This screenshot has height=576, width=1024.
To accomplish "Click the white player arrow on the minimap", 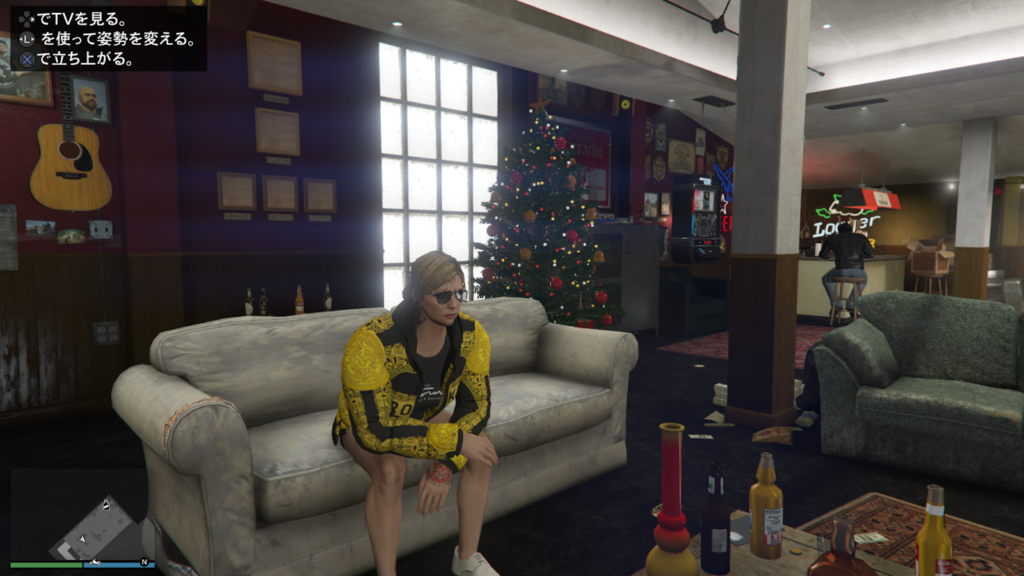I will click(82, 539).
